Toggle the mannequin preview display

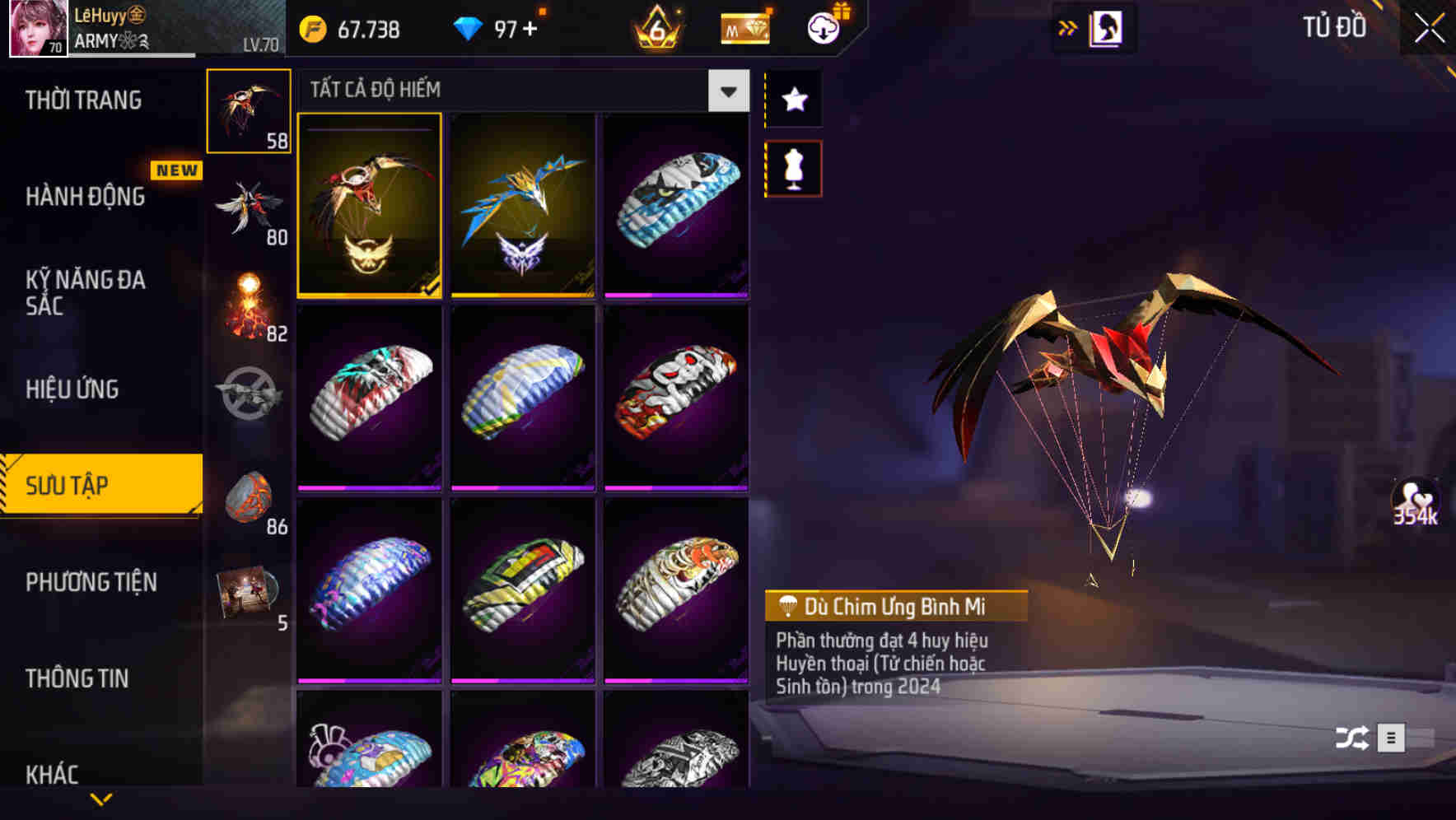(x=793, y=166)
